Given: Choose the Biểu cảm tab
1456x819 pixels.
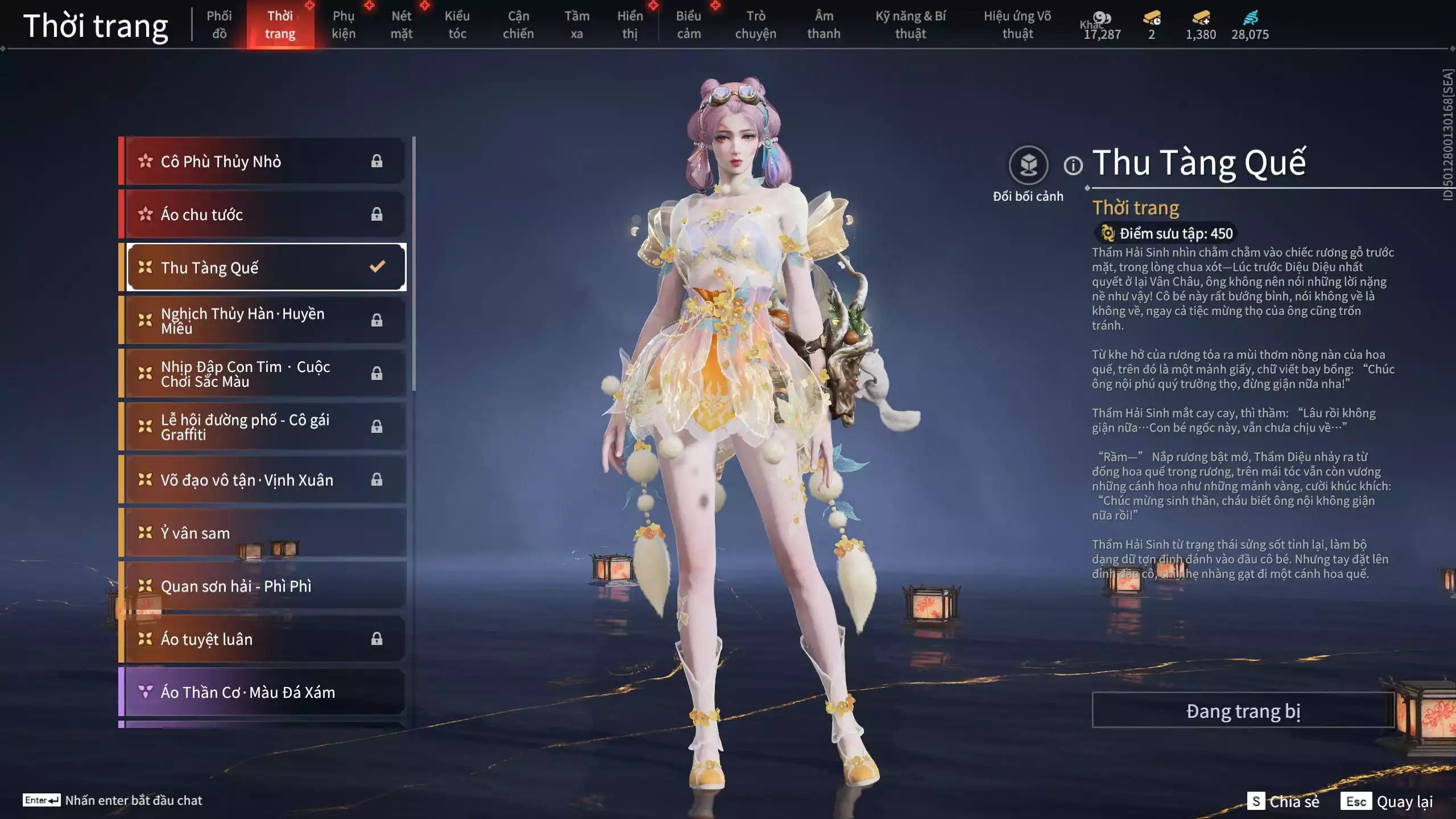Looking at the screenshot, I should 688,25.
